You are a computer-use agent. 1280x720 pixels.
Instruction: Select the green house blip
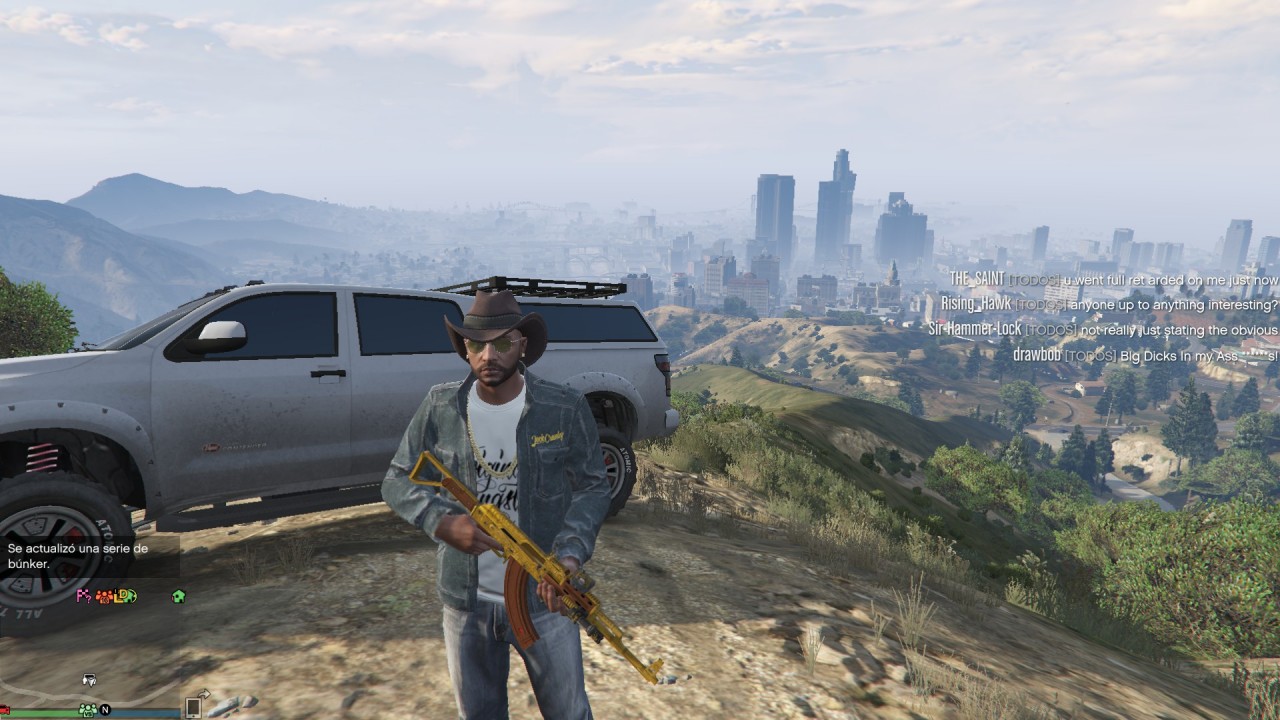click(178, 596)
